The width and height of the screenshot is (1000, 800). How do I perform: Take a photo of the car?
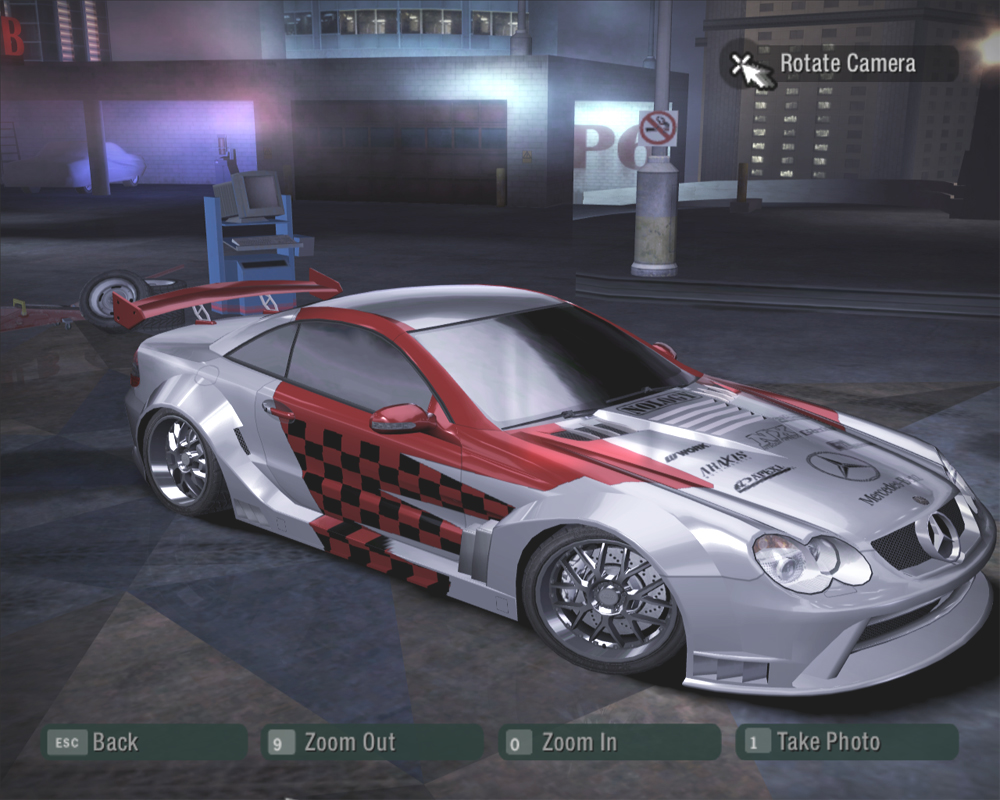click(846, 742)
